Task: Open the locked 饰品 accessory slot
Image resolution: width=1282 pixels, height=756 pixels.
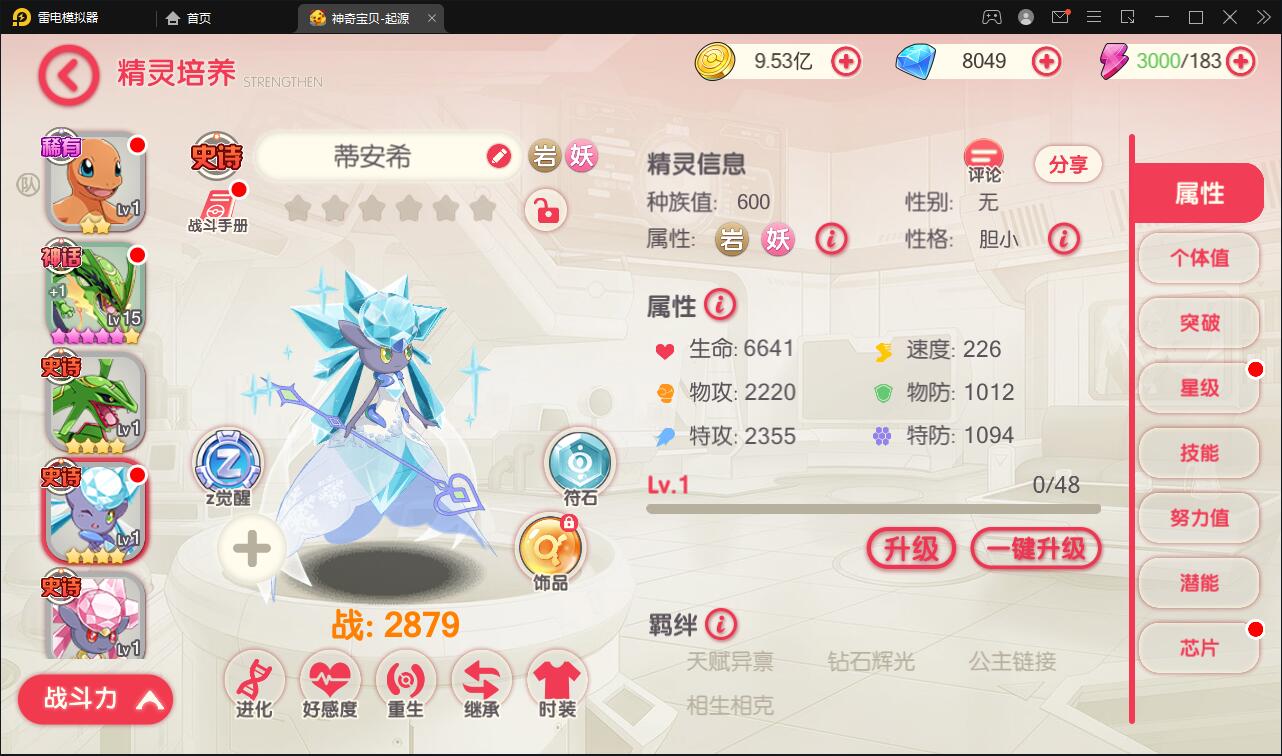Action: [551, 546]
